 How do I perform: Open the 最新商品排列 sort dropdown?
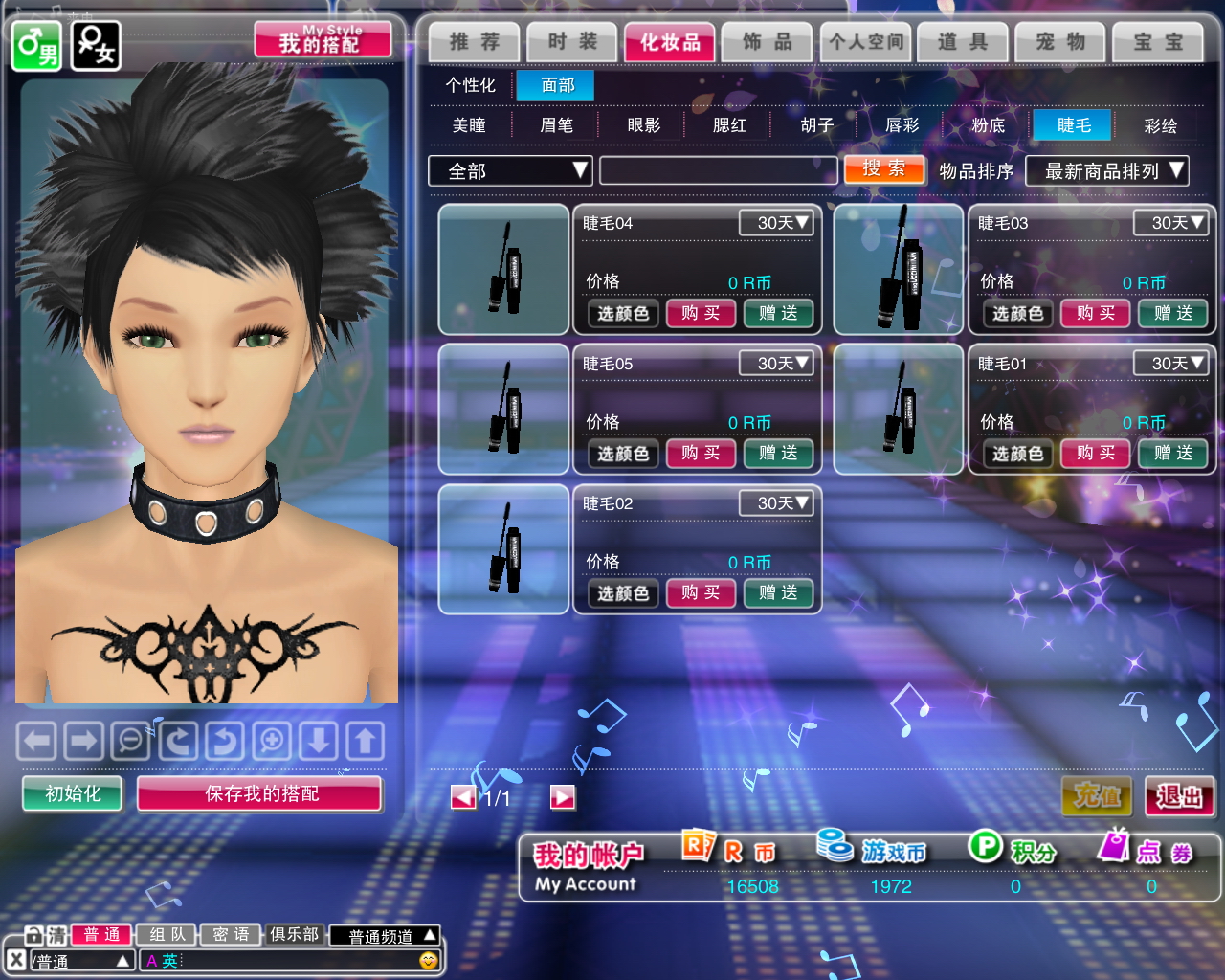tap(1106, 171)
